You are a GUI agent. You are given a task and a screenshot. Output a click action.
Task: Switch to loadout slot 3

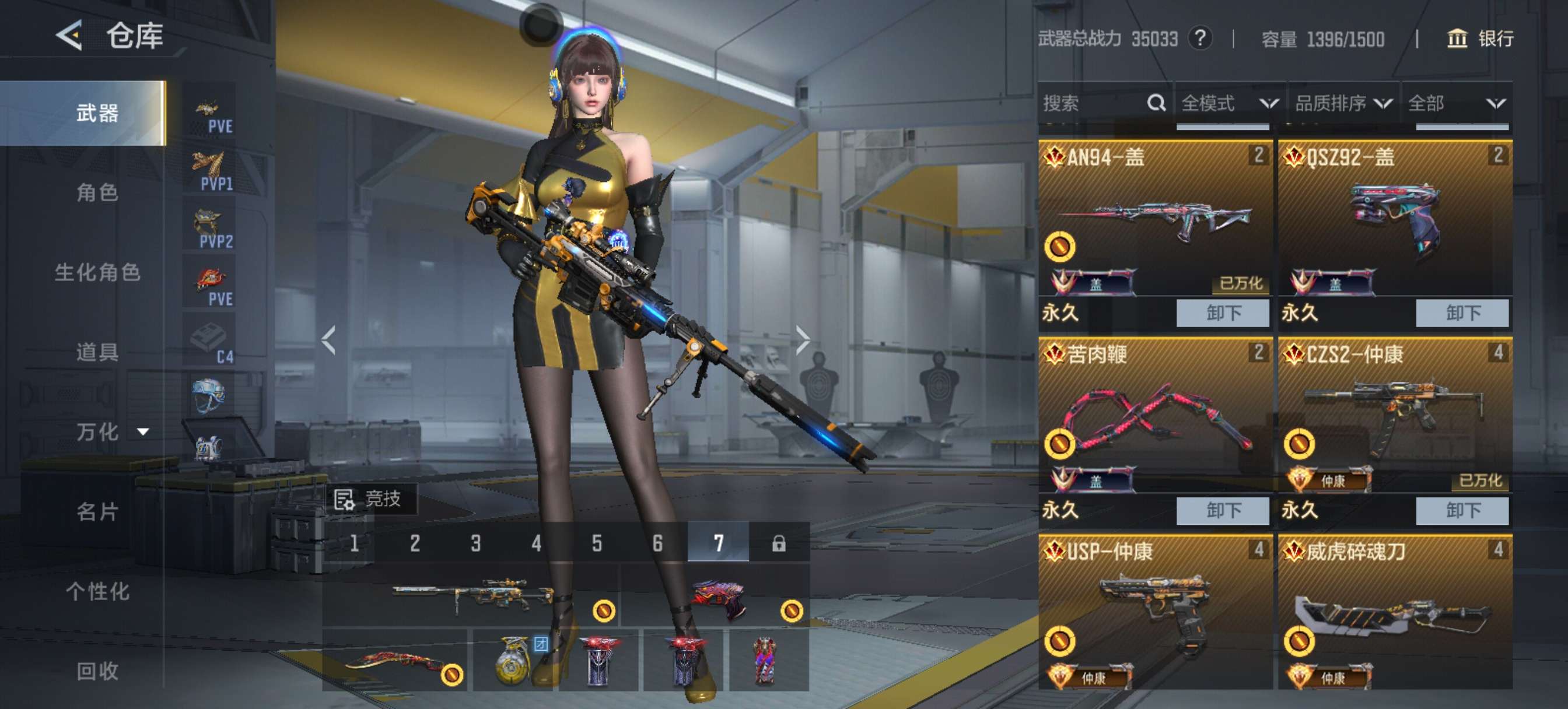(x=475, y=543)
